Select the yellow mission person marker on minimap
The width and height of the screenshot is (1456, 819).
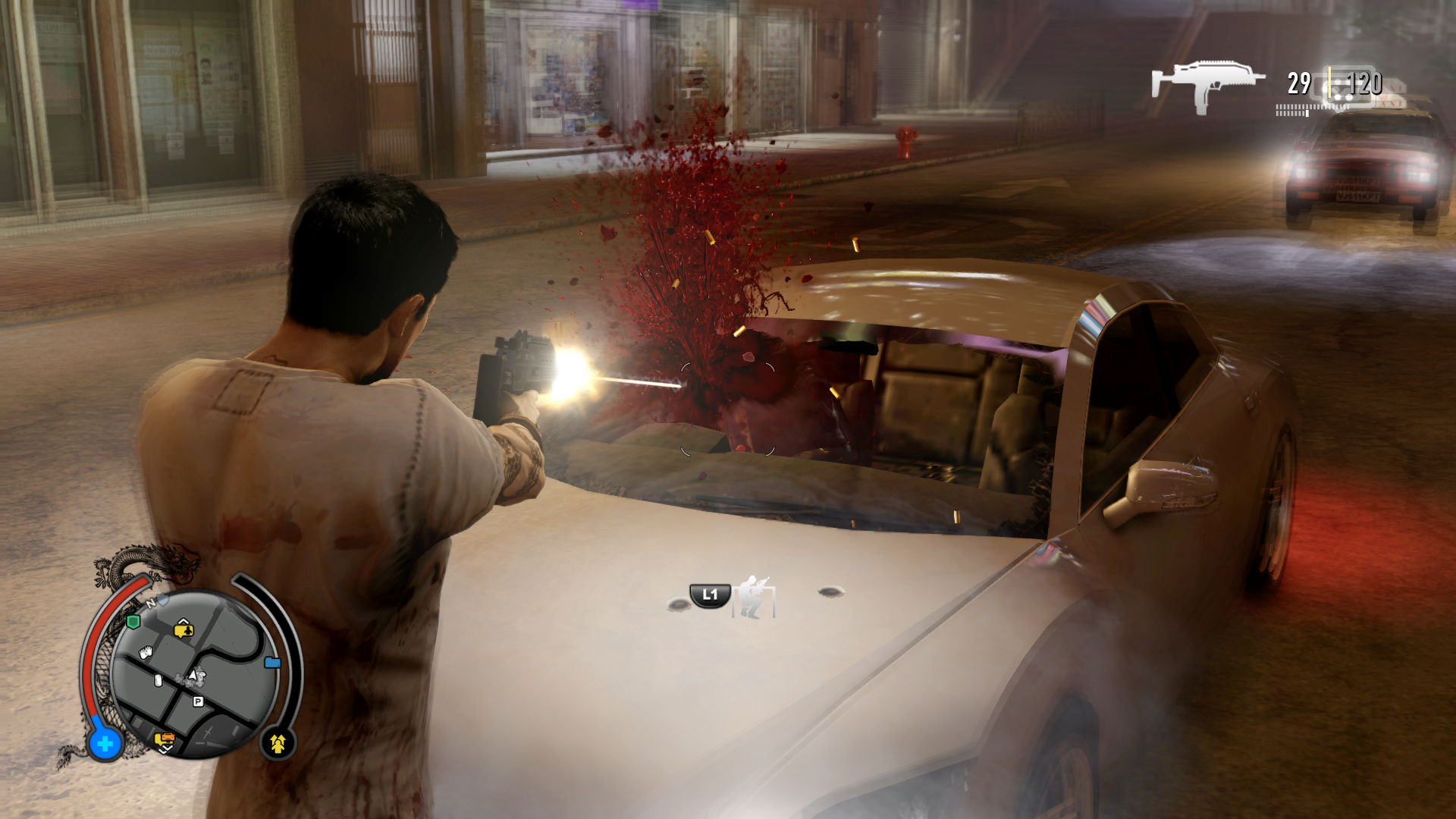pyautogui.click(x=184, y=630)
